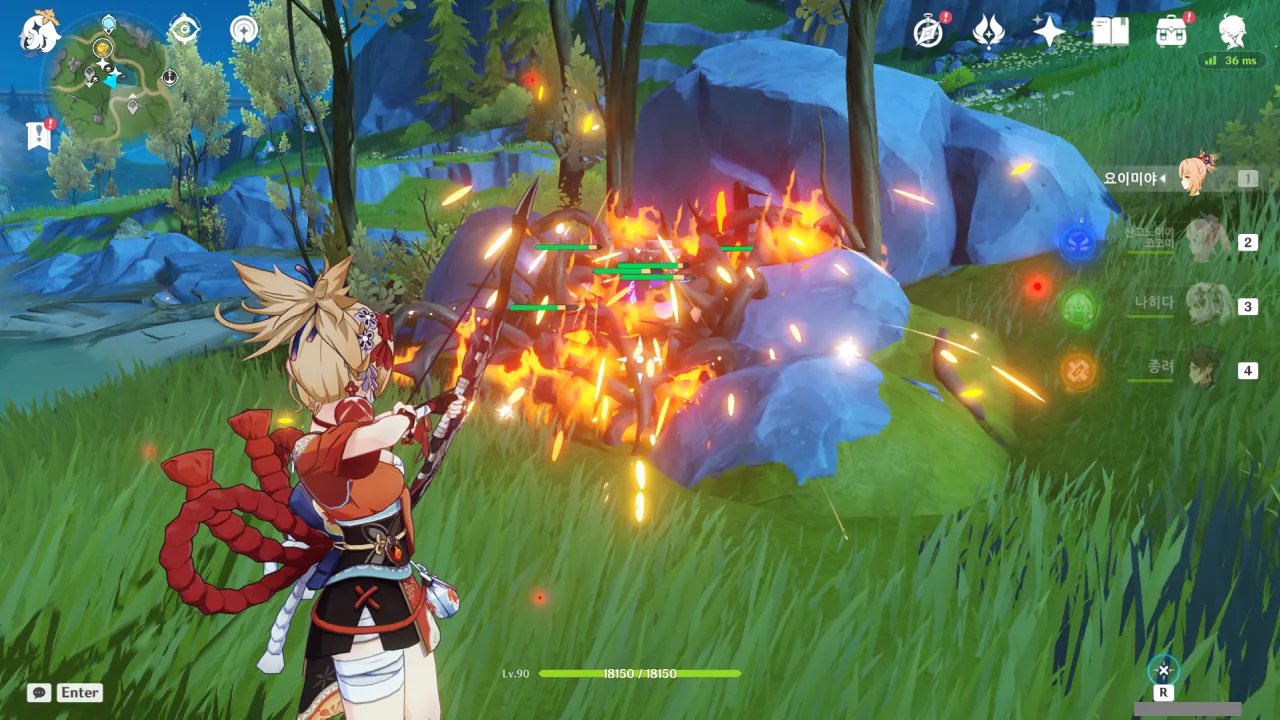Open the character profile head icon
The width and height of the screenshot is (1280, 720).
point(1232,32)
